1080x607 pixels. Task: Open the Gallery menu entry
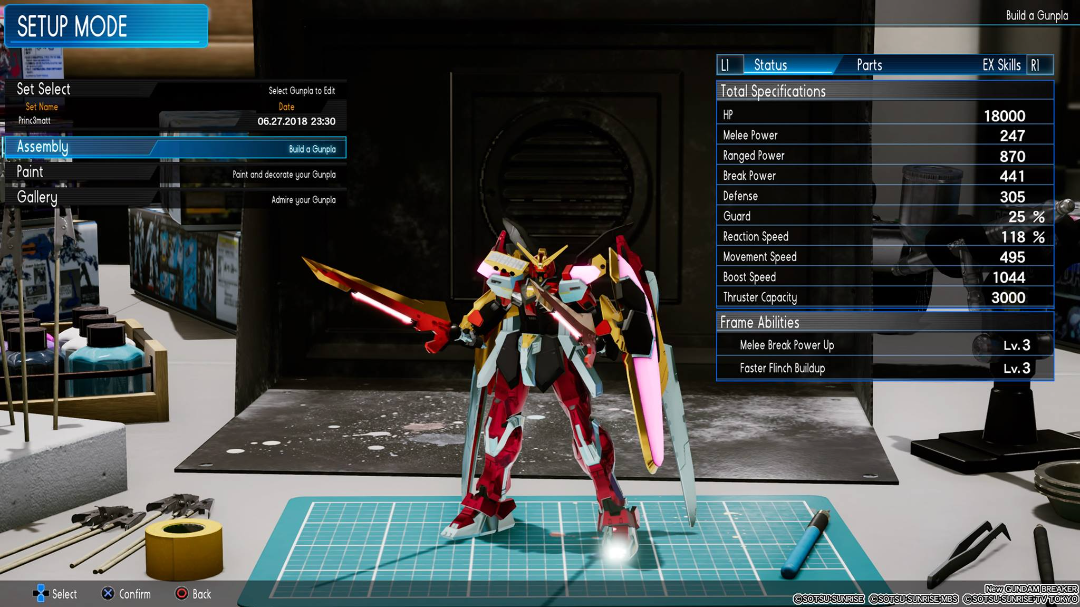37,197
